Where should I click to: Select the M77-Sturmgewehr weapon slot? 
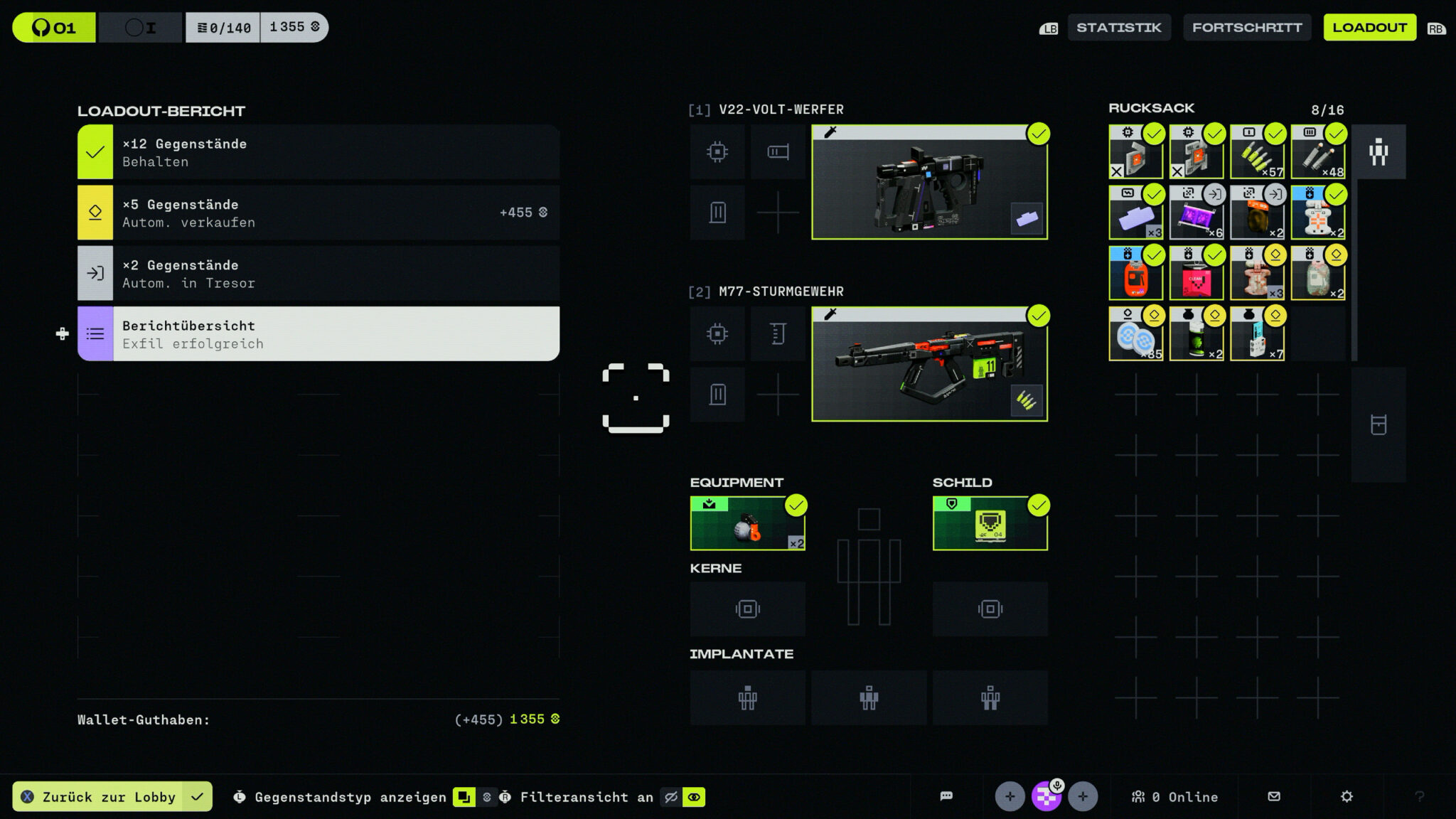[x=929, y=365]
